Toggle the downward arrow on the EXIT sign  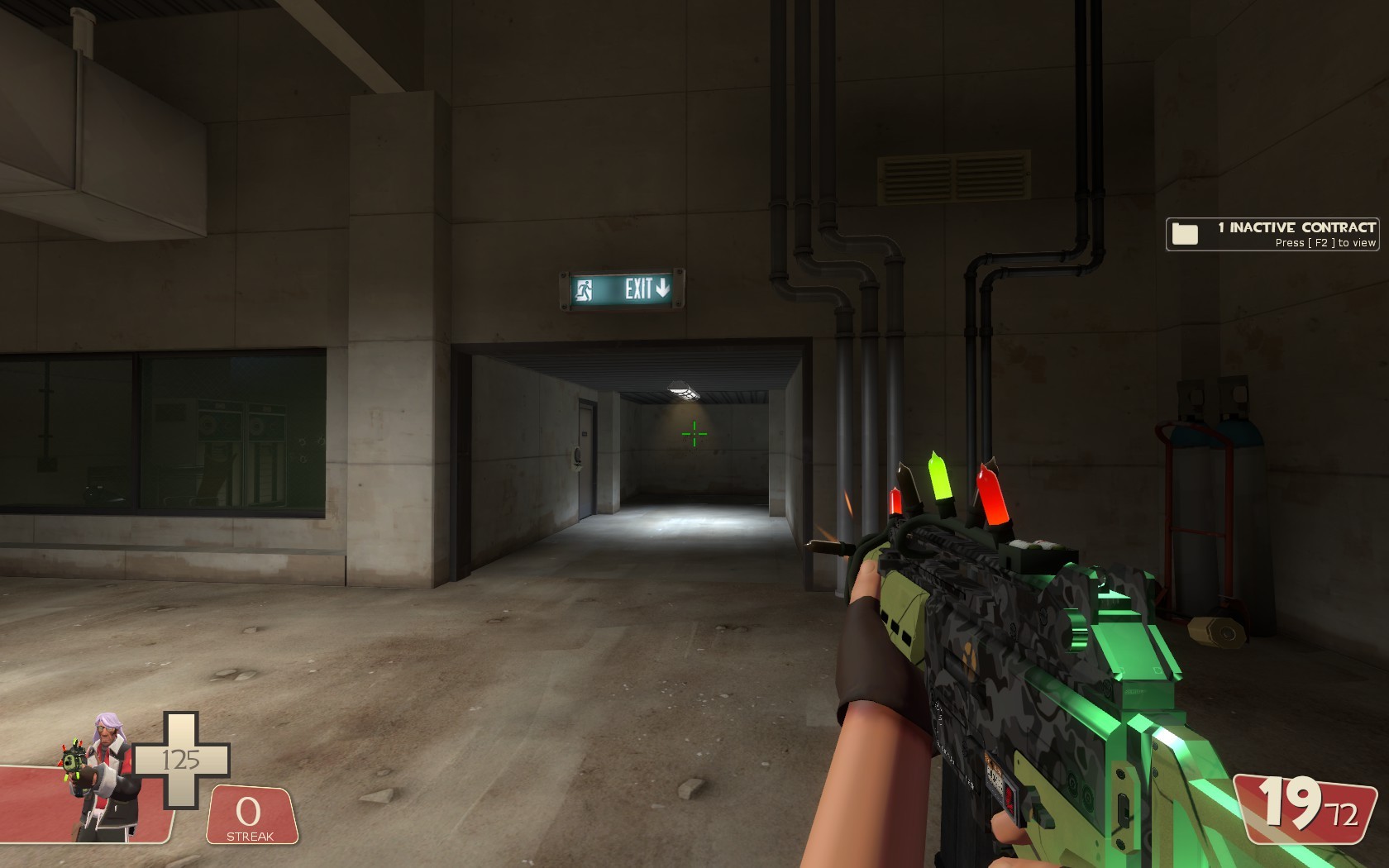pos(661,289)
